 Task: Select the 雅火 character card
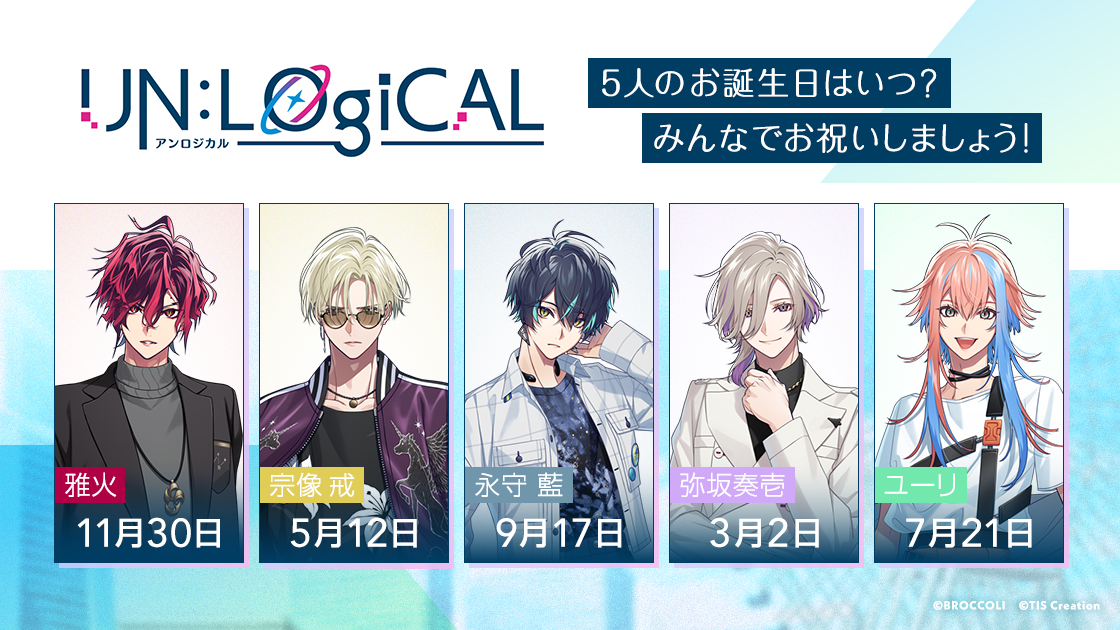(149, 382)
